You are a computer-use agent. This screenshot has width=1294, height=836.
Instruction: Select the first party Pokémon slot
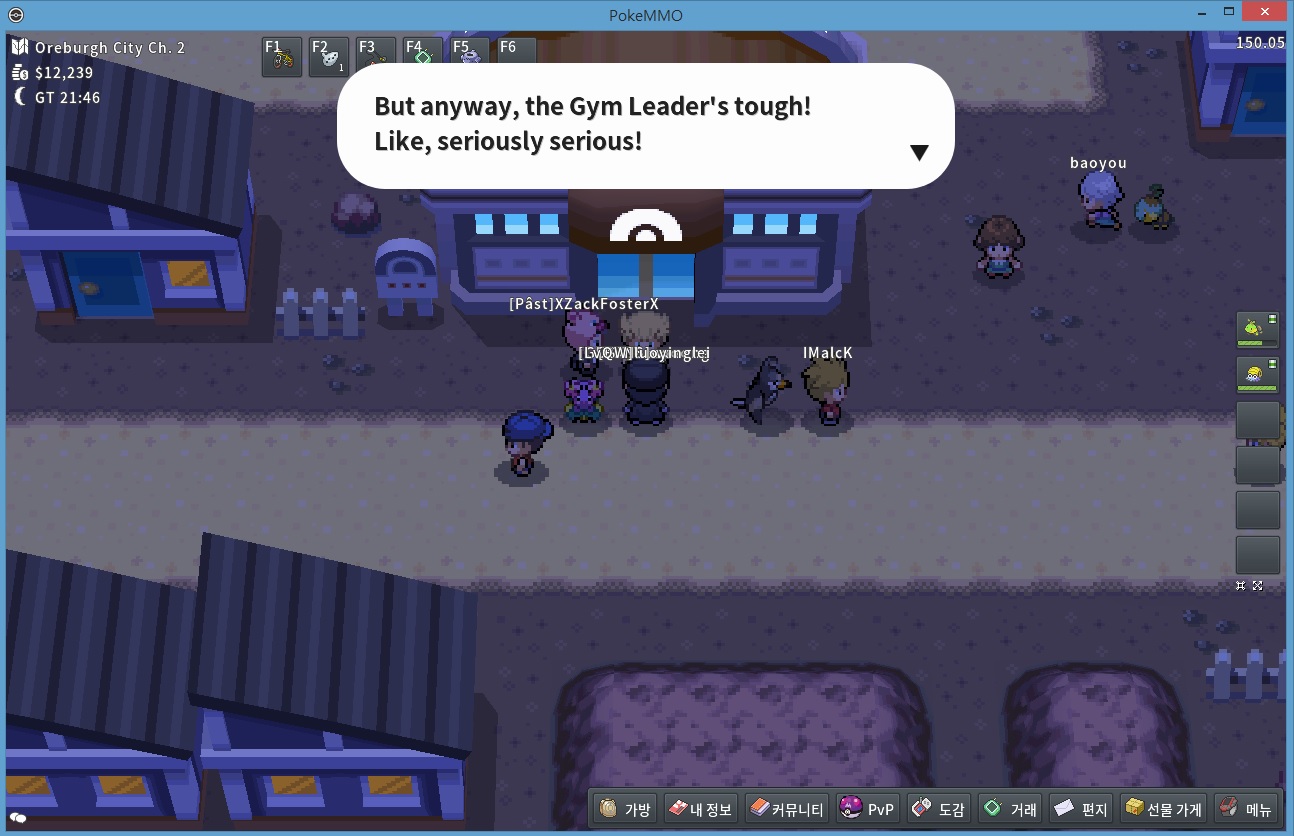pyautogui.click(x=1257, y=331)
